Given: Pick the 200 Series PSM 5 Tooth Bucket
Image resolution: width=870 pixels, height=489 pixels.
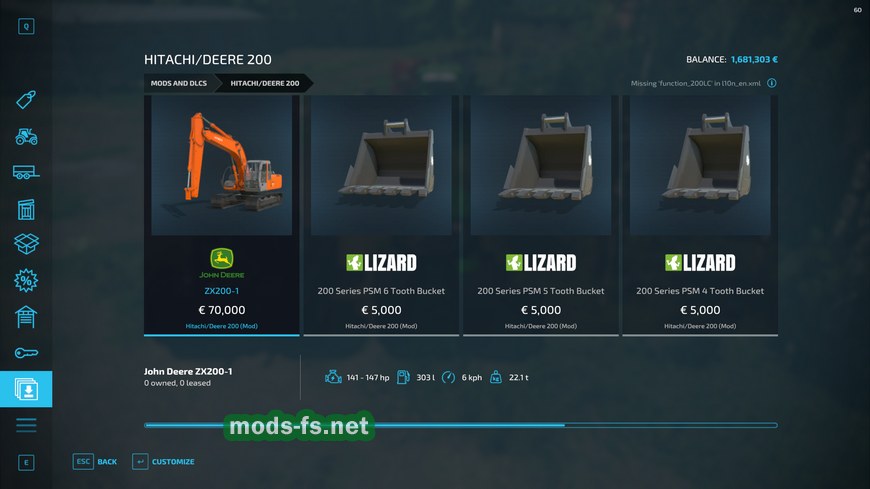Looking at the screenshot, I should (x=540, y=215).
